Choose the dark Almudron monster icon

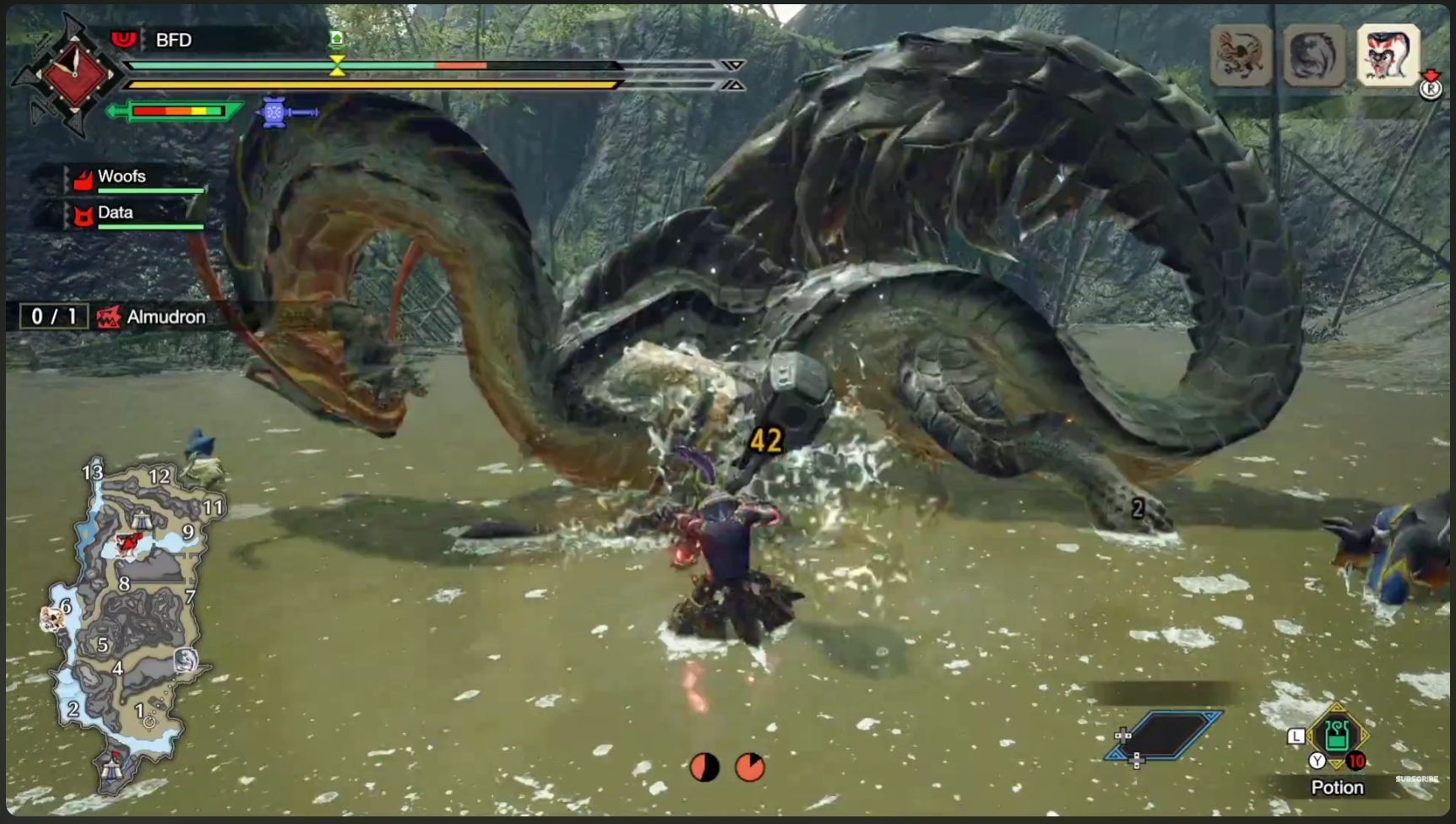click(1313, 56)
